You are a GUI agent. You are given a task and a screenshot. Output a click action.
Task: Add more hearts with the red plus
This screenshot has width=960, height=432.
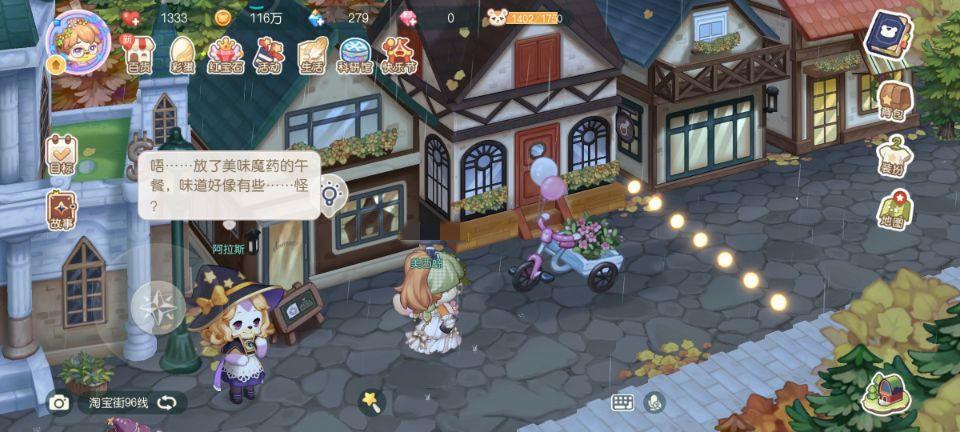point(131,18)
